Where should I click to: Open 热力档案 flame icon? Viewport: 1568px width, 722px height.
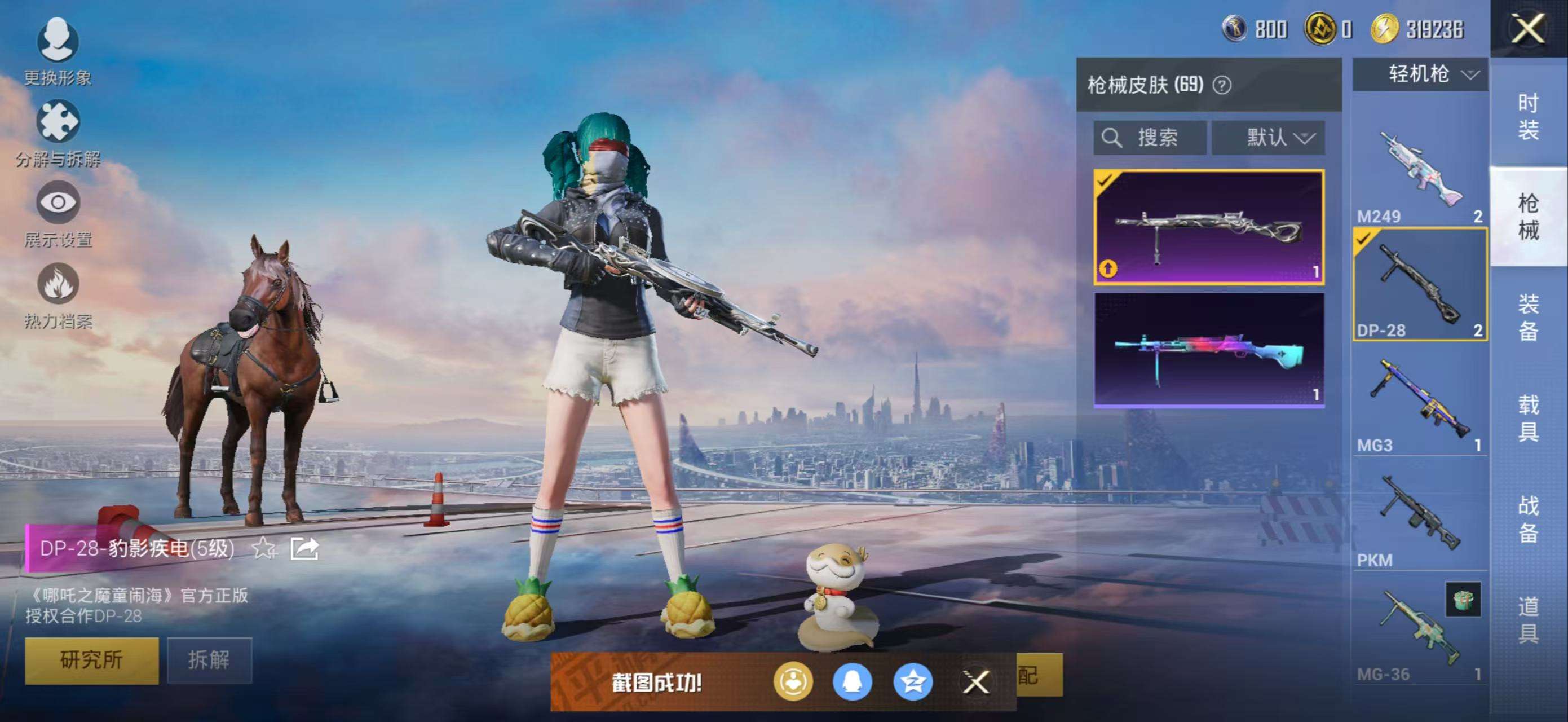click(58, 294)
